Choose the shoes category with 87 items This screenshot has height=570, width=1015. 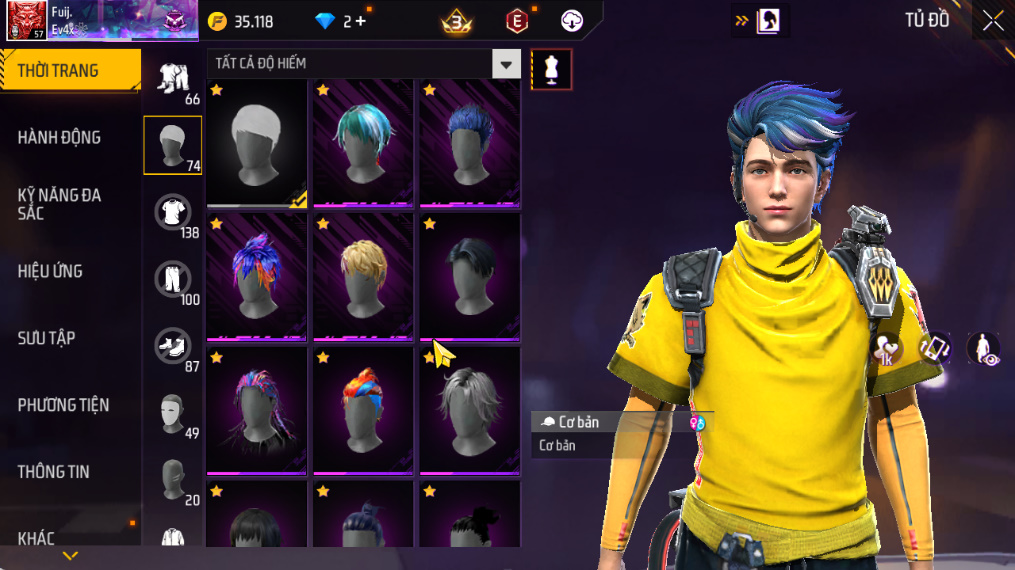(173, 346)
